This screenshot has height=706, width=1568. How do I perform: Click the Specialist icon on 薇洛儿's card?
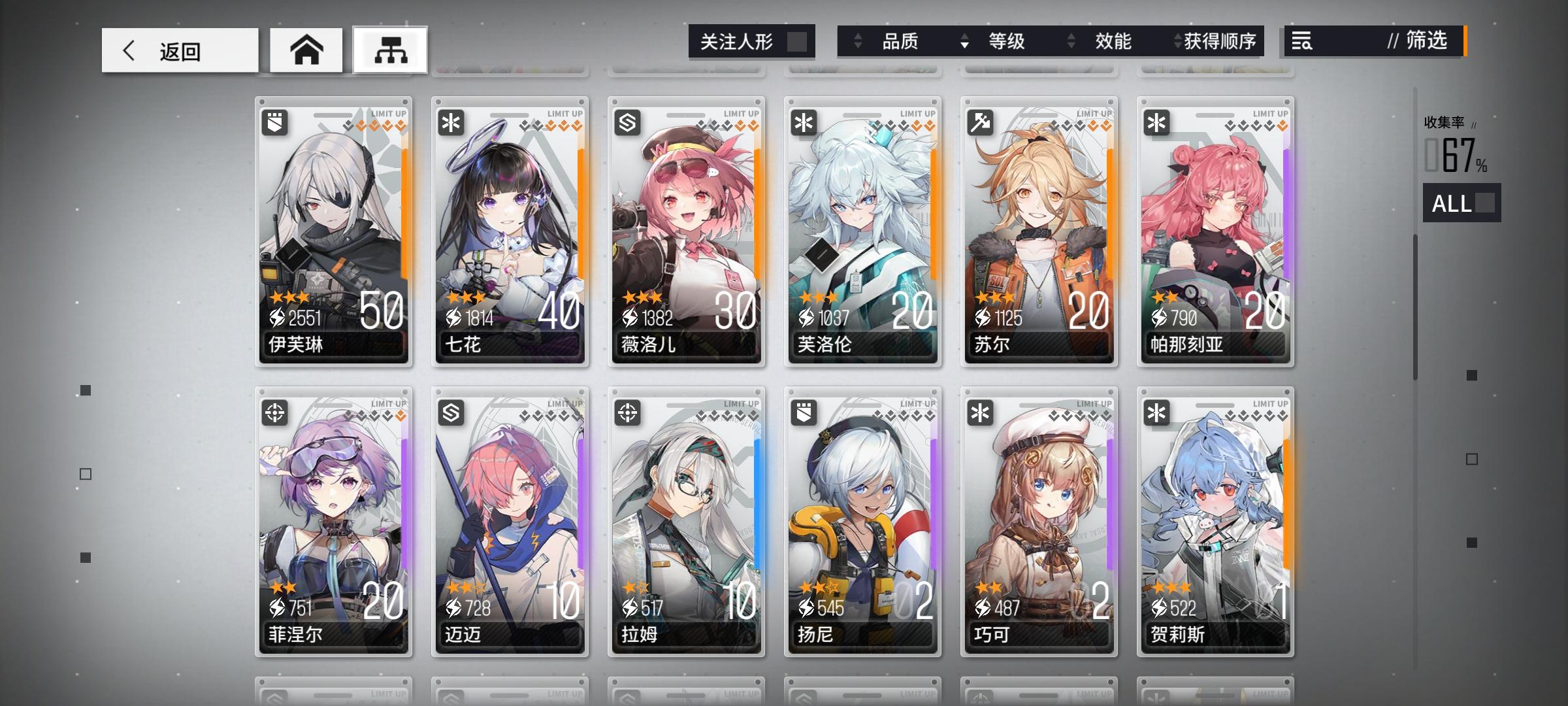coord(627,122)
